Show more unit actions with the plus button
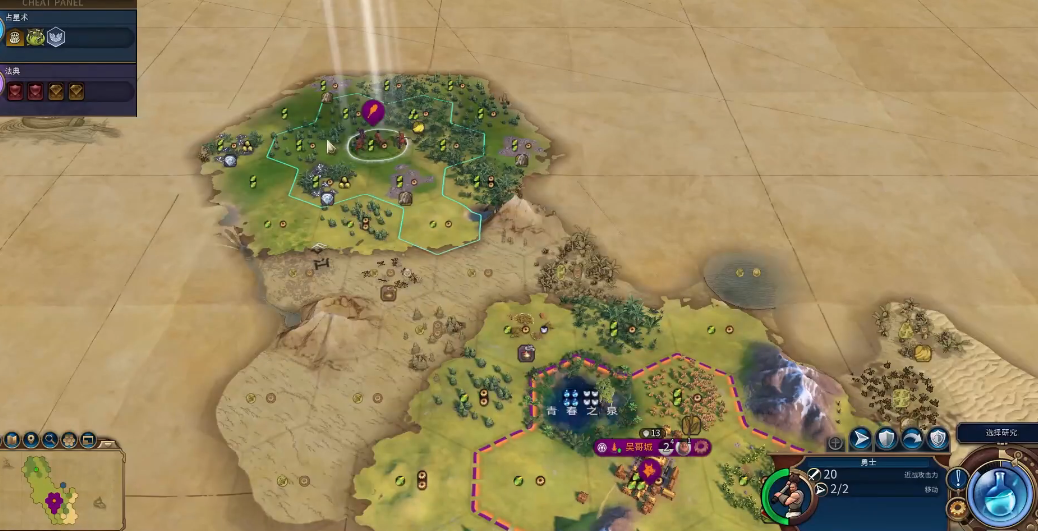 coord(834,441)
